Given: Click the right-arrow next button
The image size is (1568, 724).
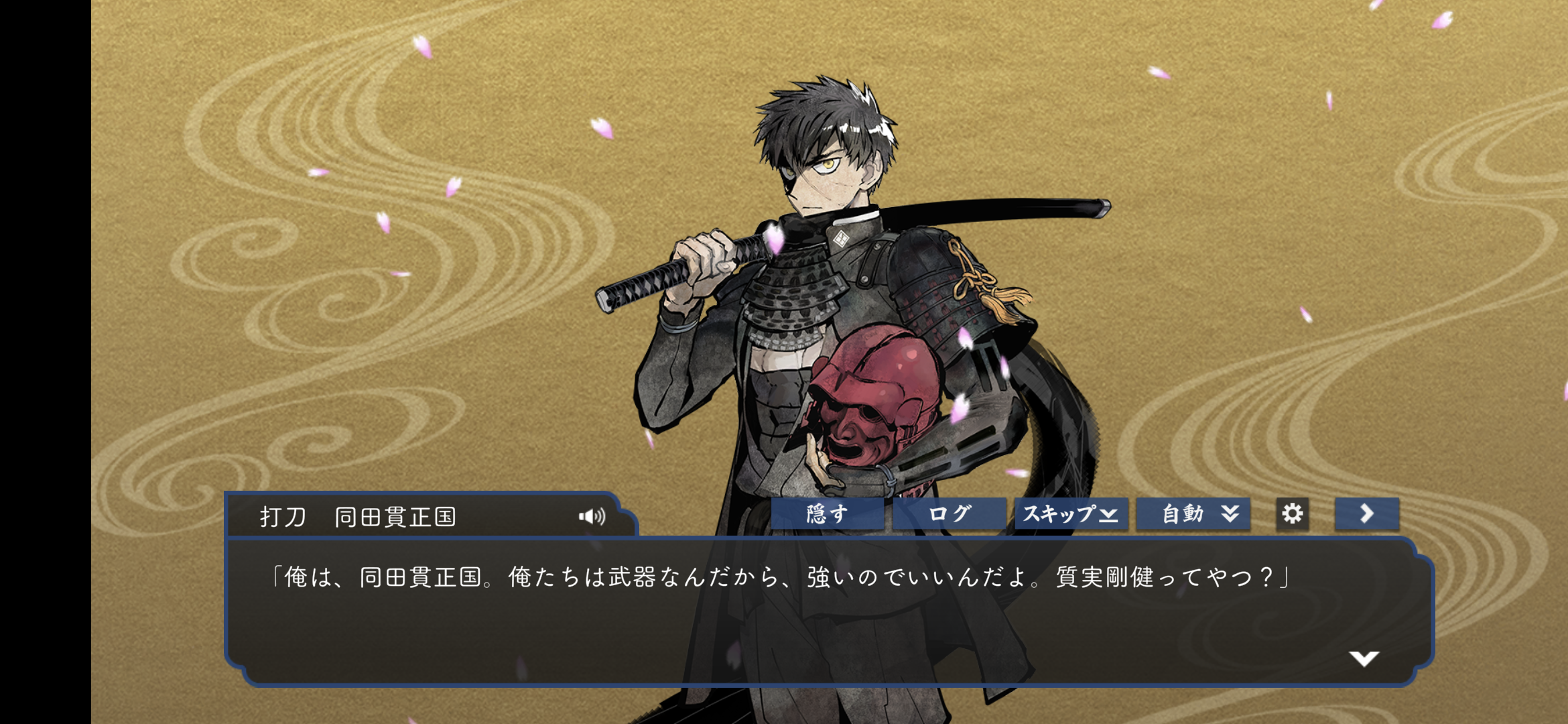Looking at the screenshot, I should [x=1366, y=514].
